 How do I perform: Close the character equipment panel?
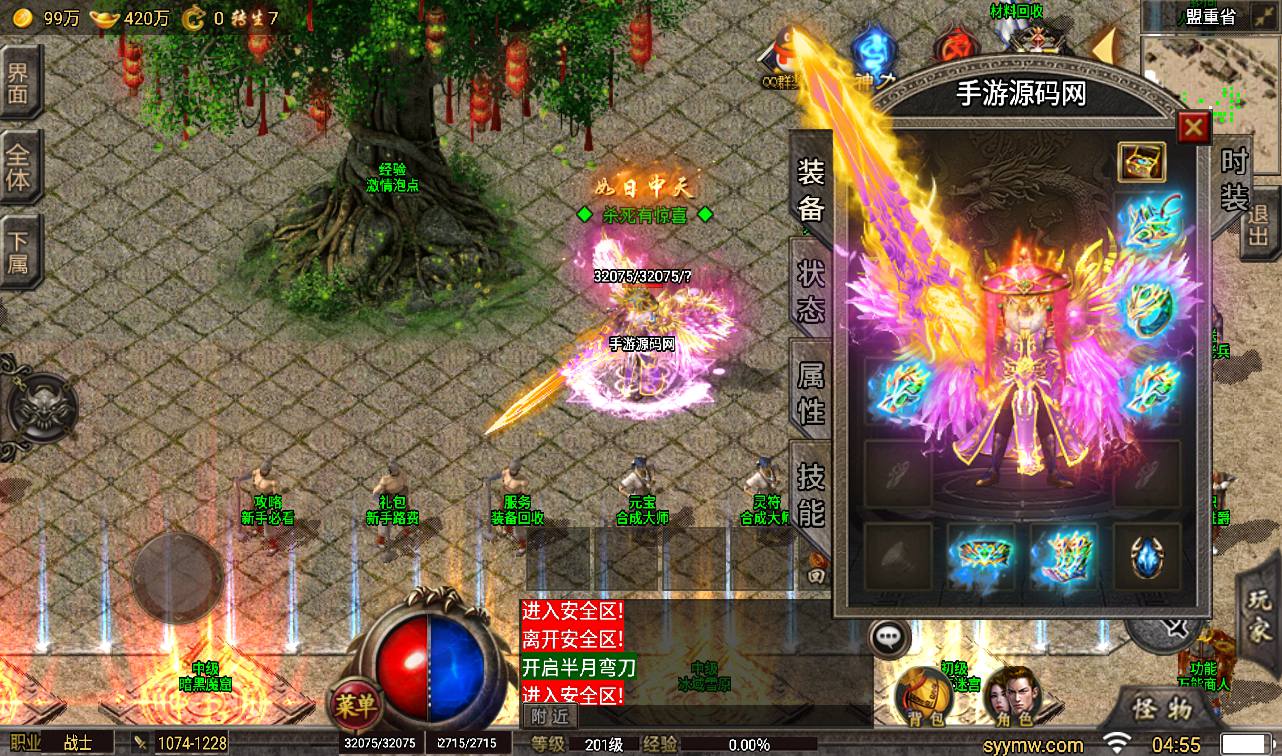pos(1192,128)
